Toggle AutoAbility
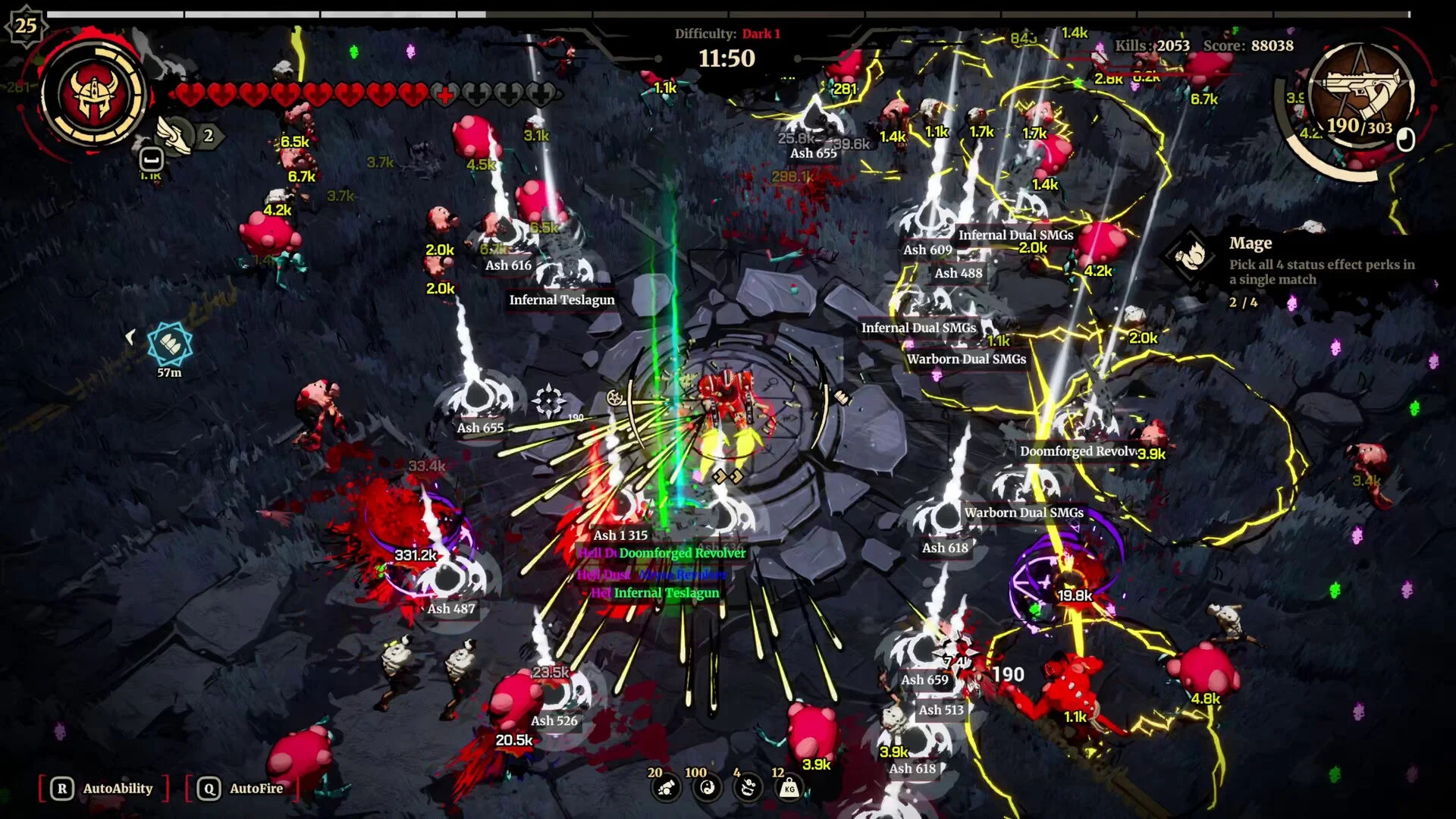This screenshot has width=1456, height=819. [104, 789]
